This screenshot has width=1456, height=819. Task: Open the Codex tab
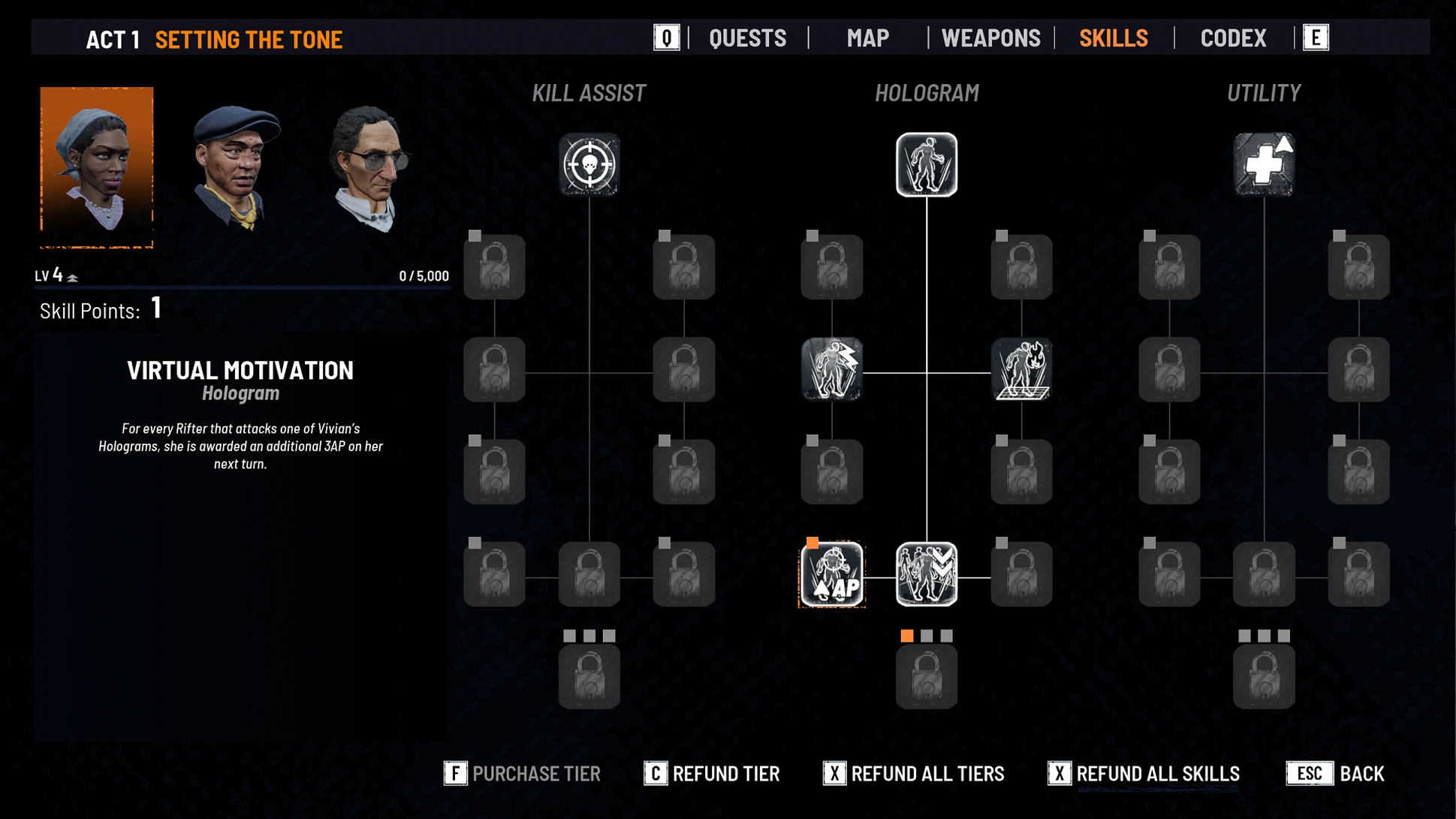coord(1233,38)
